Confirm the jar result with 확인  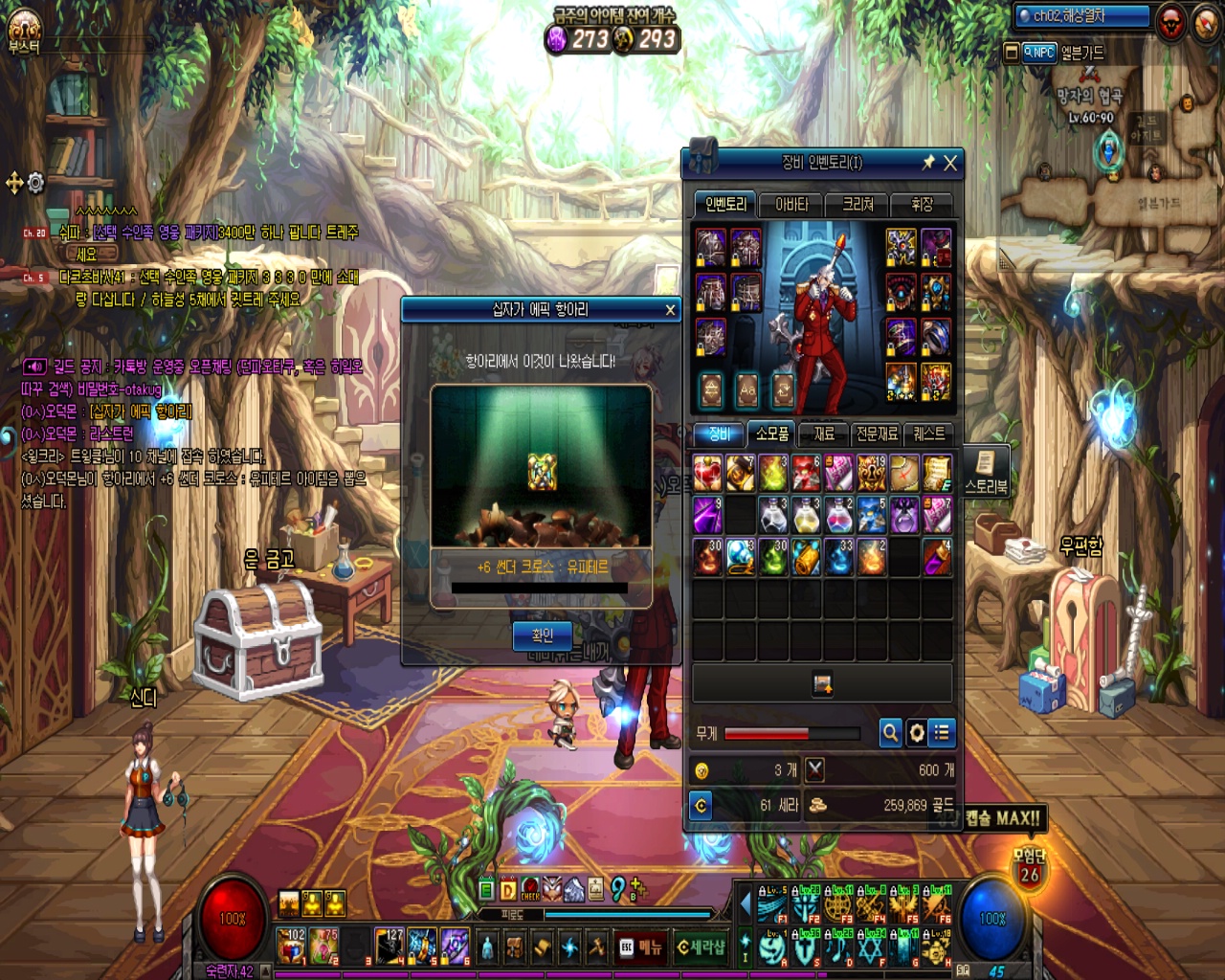click(x=543, y=635)
